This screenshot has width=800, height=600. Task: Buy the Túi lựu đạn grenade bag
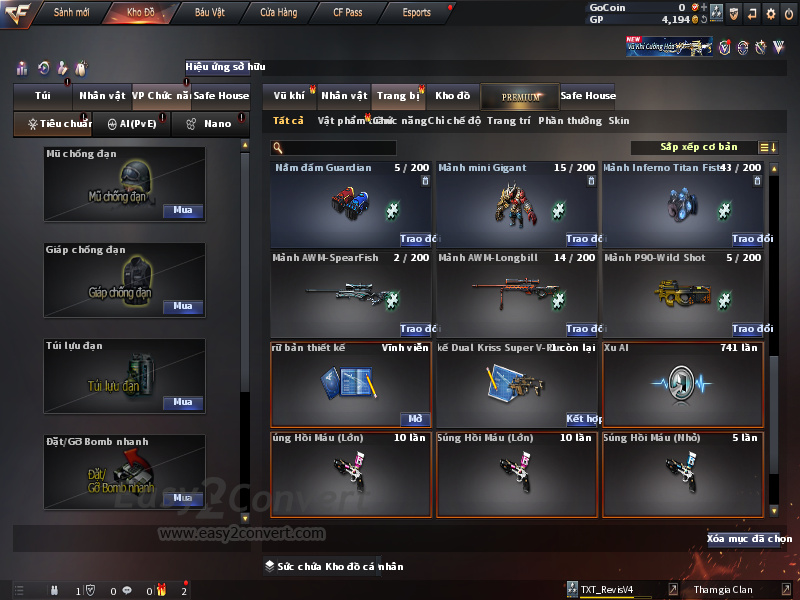click(183, 402)
